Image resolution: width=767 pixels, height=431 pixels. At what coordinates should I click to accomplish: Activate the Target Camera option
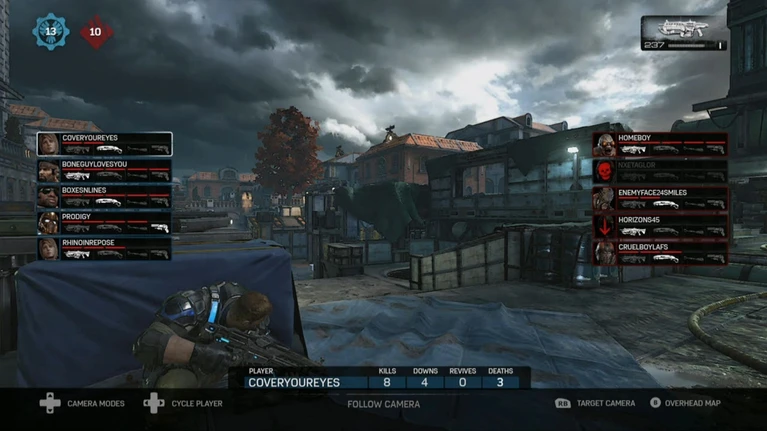[595, 403]
